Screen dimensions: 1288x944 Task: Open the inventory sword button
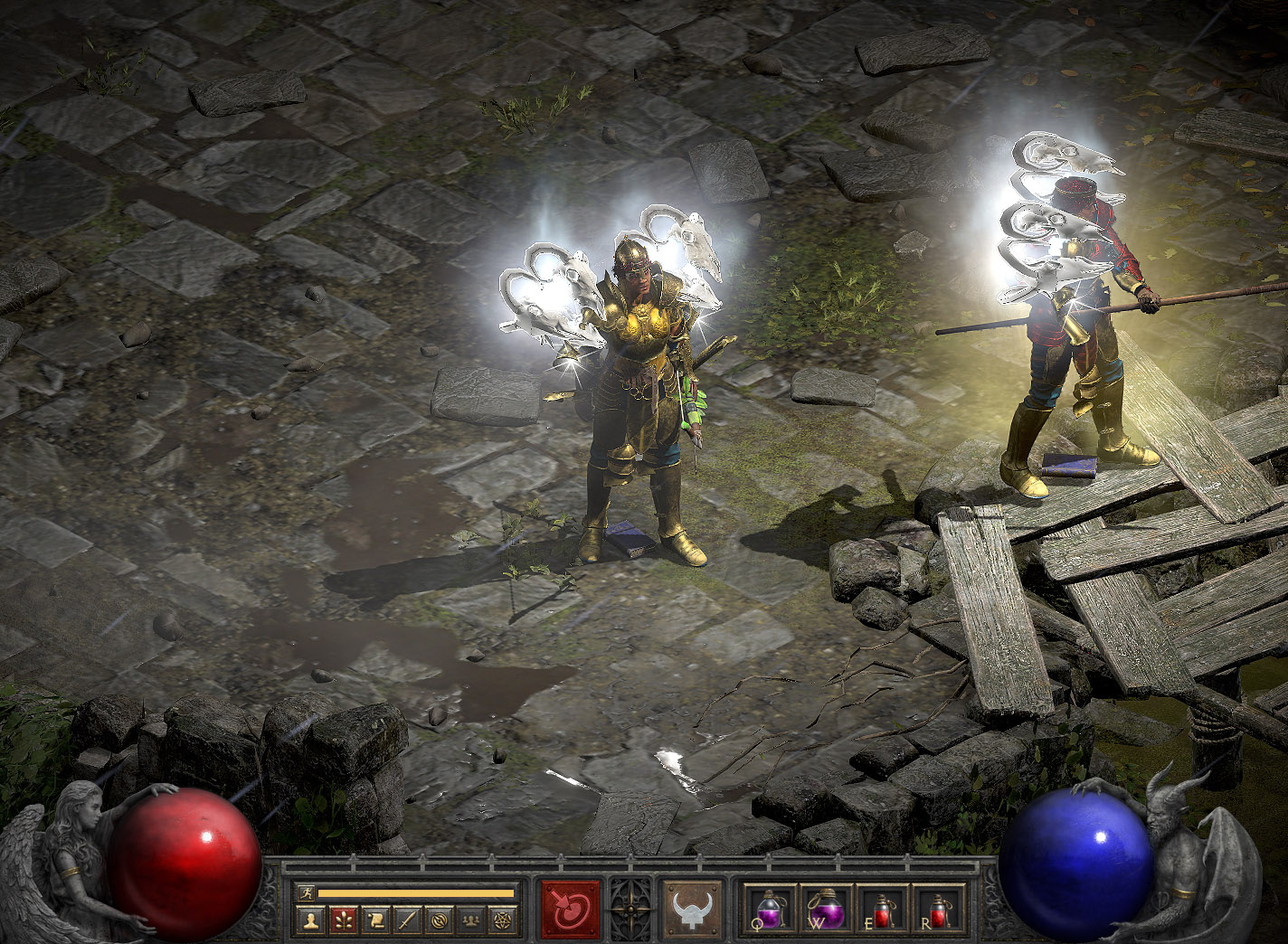click(x=407, y=920)
